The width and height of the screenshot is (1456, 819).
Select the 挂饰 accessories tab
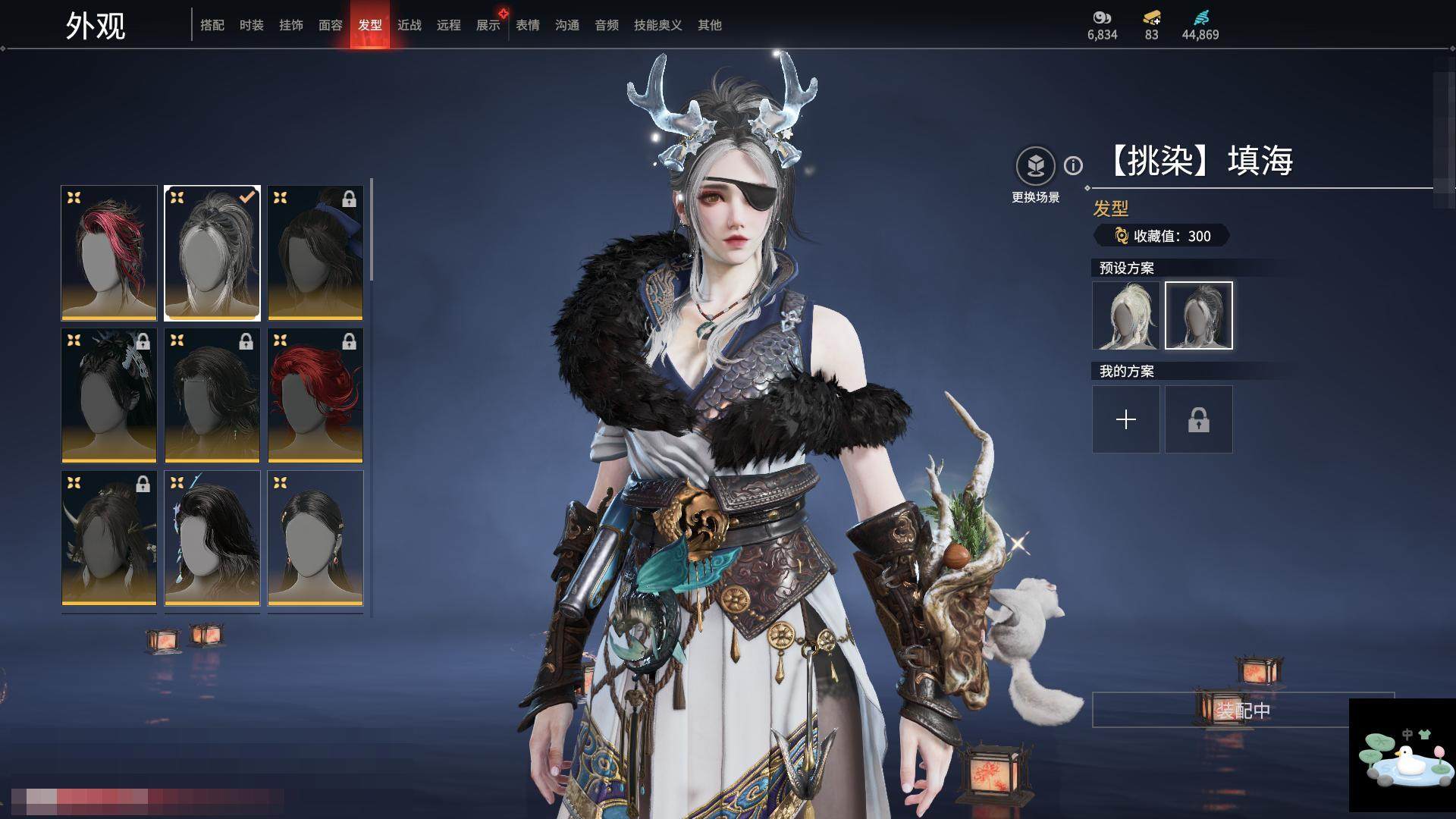pyautogui.click(x=291, y=25)
